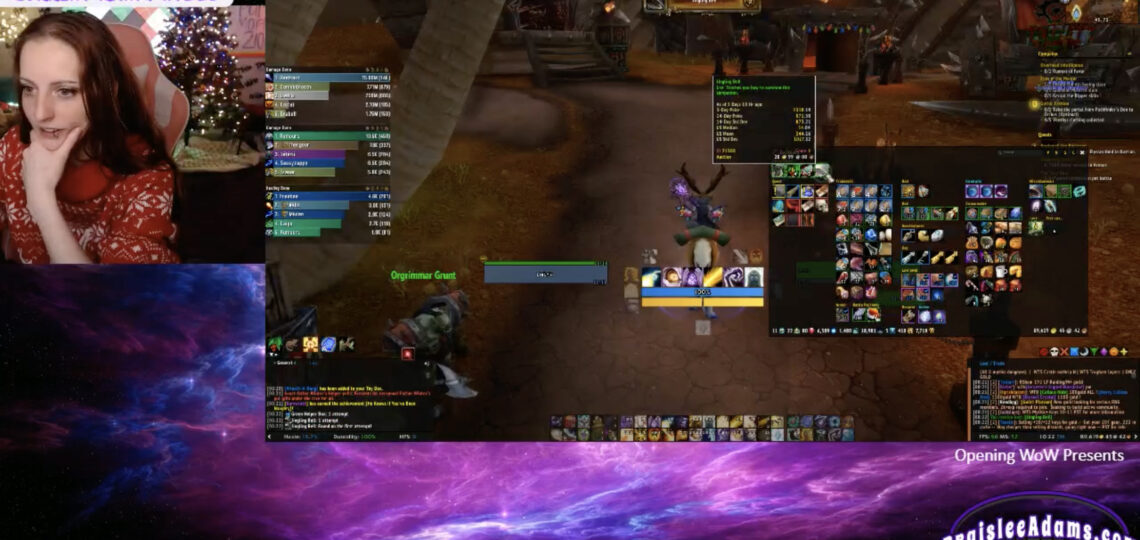This screenshot has height=540, width=1140.
Task: Open the Healing Done meter header
Action: click(x=288, y=187)
